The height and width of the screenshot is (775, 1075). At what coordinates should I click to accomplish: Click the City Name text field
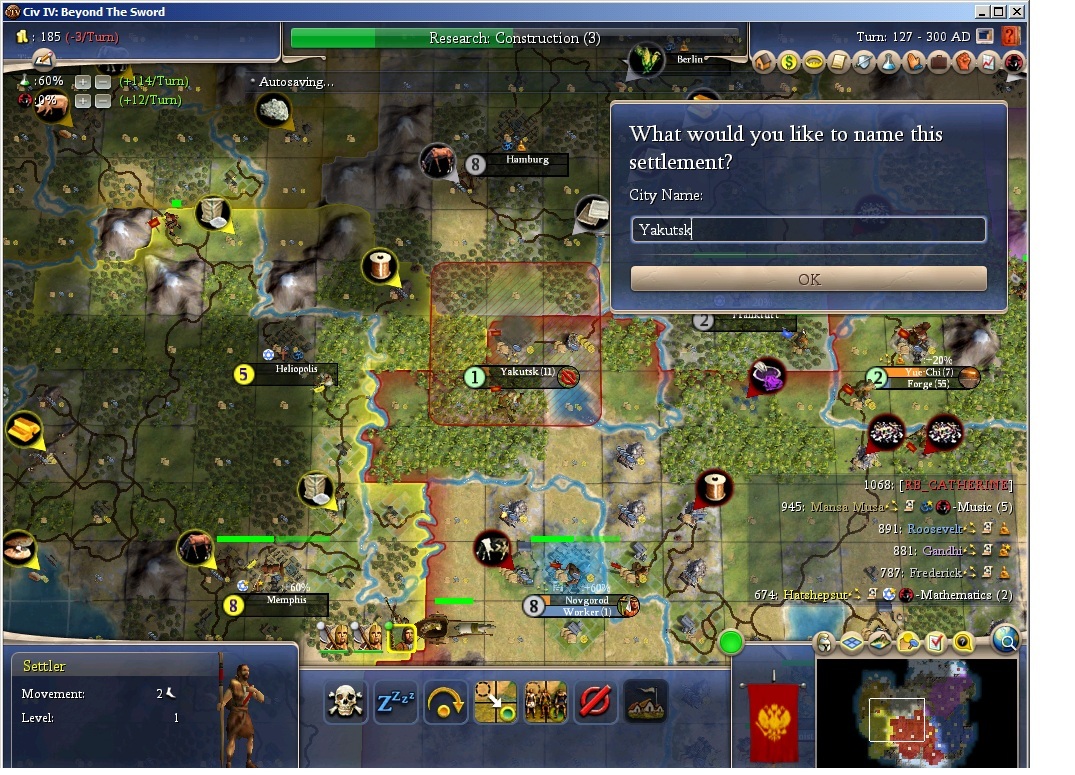click(x=808, y=230)
